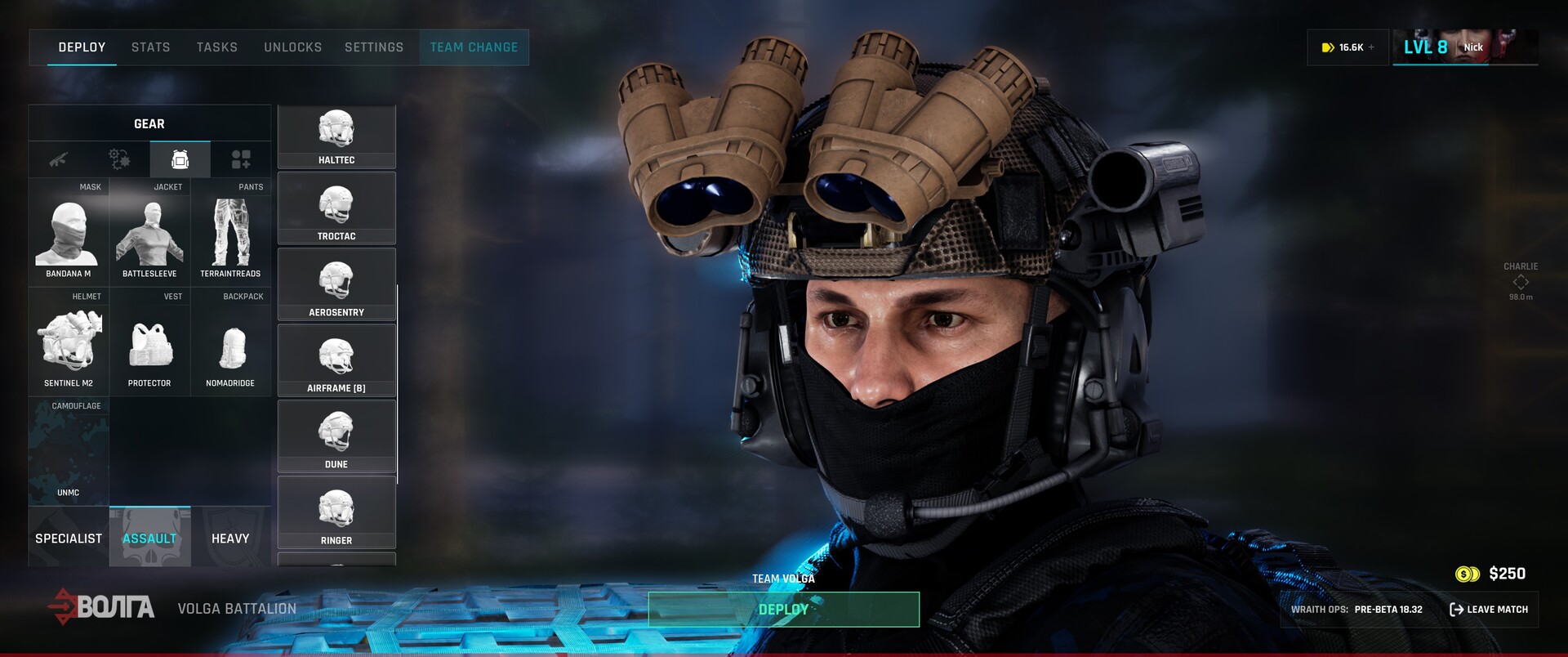Select the weapons rifle icon tab
The image size is (1568, 657).
click(57, 159)
